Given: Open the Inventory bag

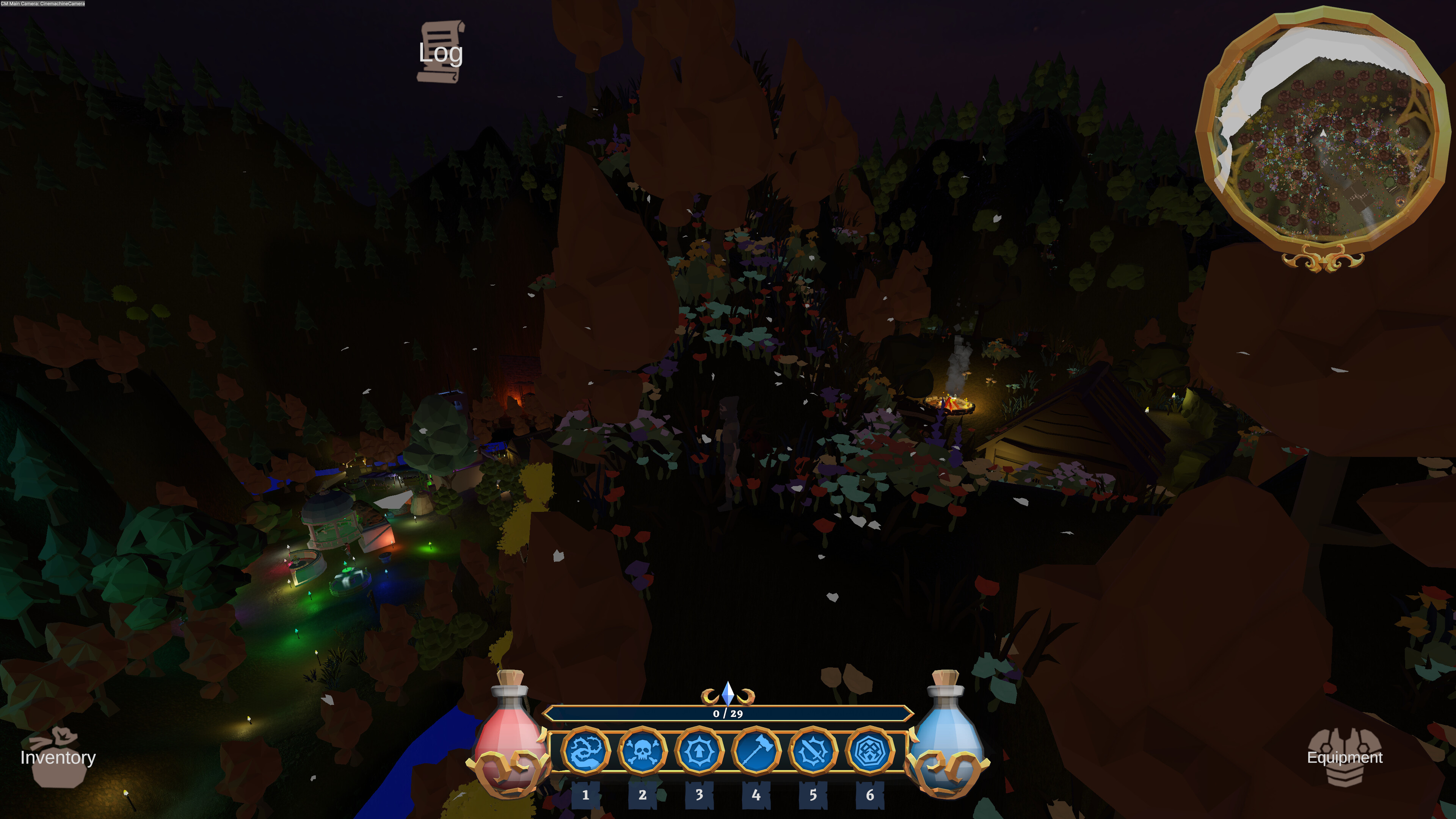Looking at the screenshot, I should tap(58, 757).
